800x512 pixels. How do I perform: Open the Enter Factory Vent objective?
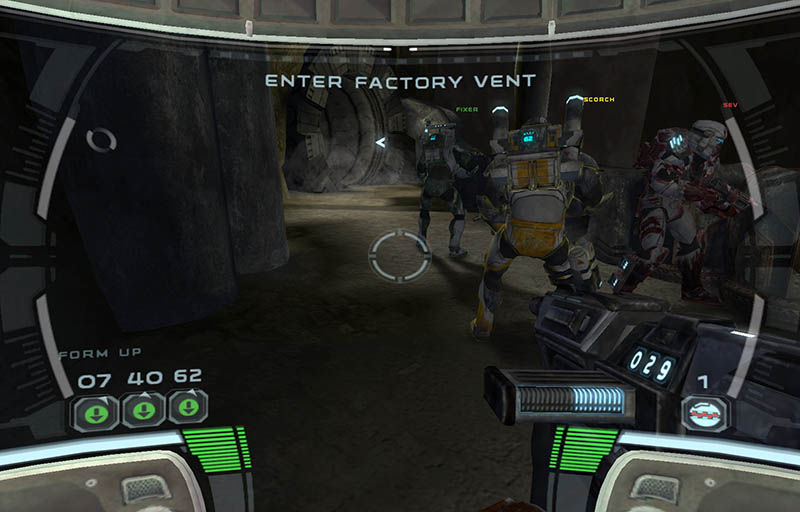pyautogui.click(x=400, y=80)
